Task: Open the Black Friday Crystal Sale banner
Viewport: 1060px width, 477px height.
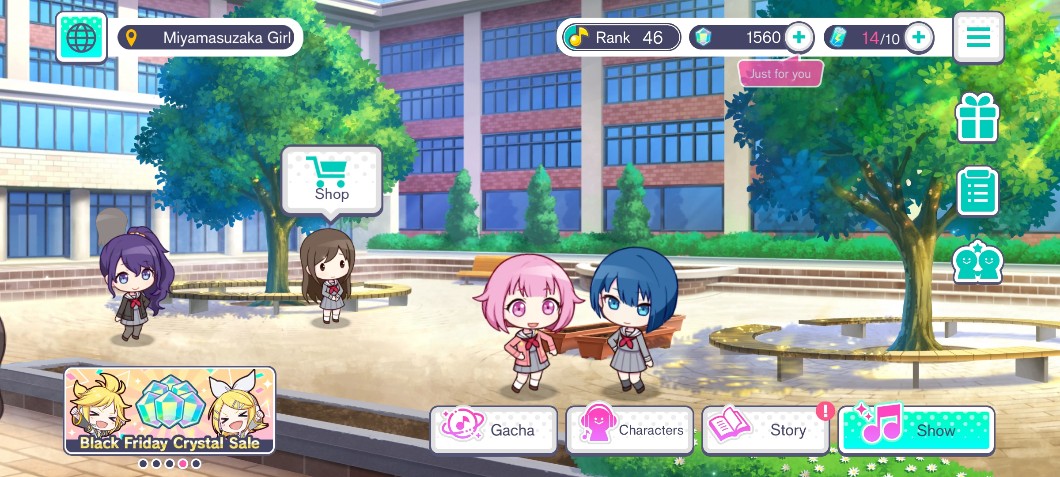Action: coord(169,411)
